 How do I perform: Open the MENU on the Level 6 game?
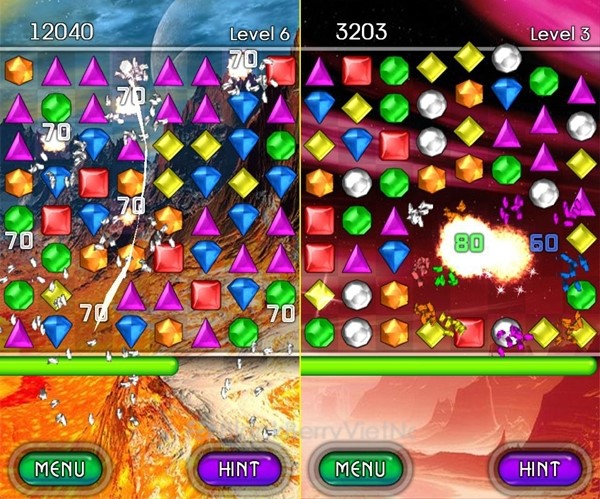tap(61, 468)
